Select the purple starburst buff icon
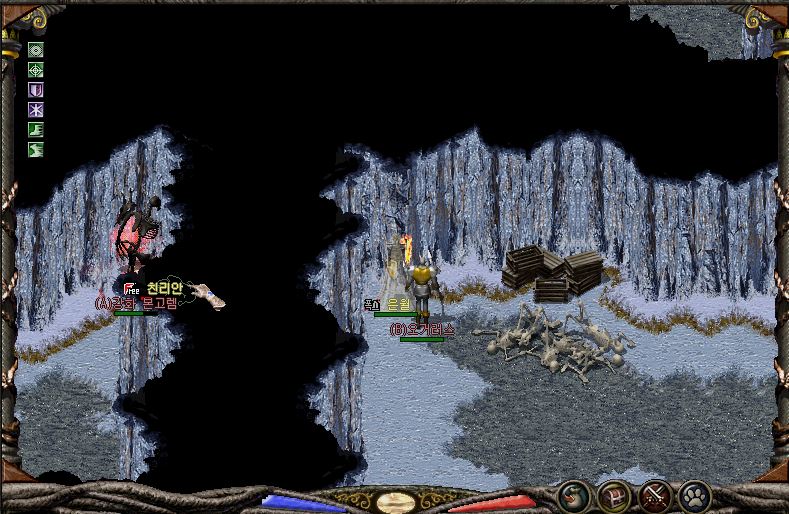The width and height of the screenshot is (789, 514). [x=36, y=110]
